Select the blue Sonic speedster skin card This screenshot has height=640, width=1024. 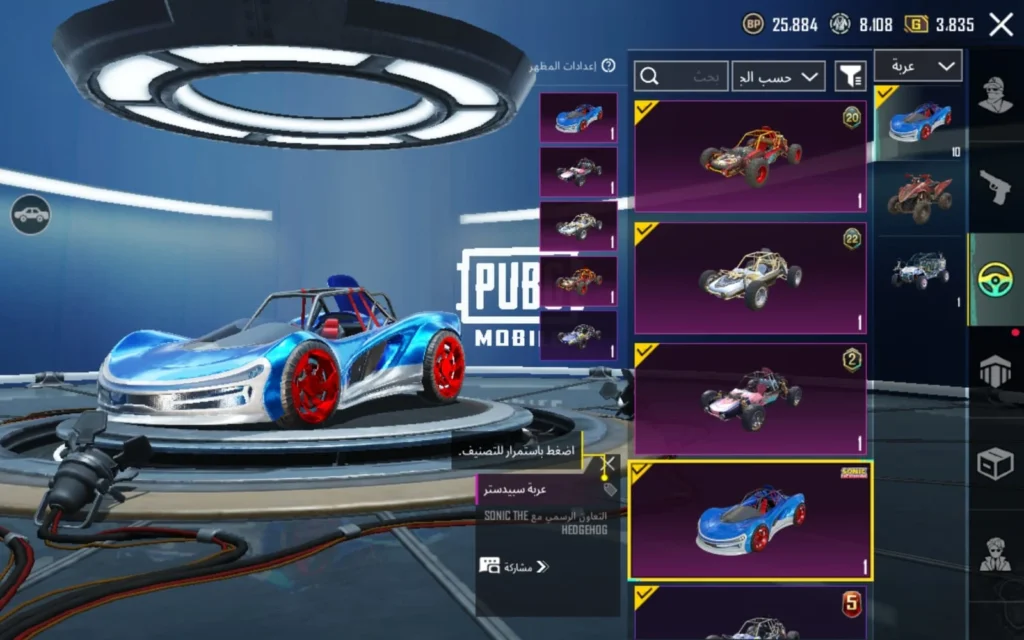(x=750, y=521)
